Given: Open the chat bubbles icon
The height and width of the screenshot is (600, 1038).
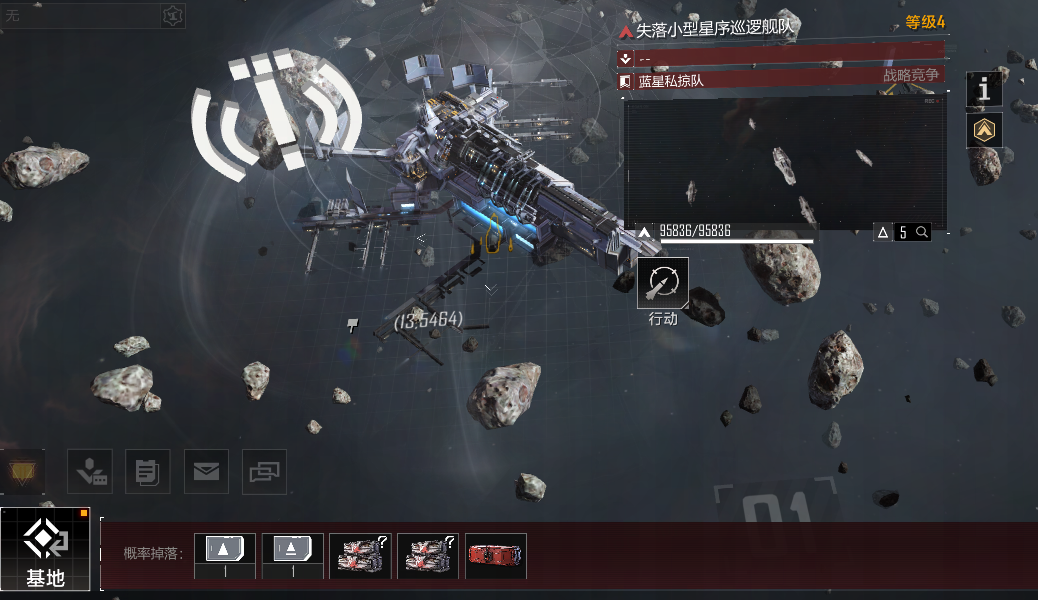Looking at the screenshot, I should click(x=264, y=471).
